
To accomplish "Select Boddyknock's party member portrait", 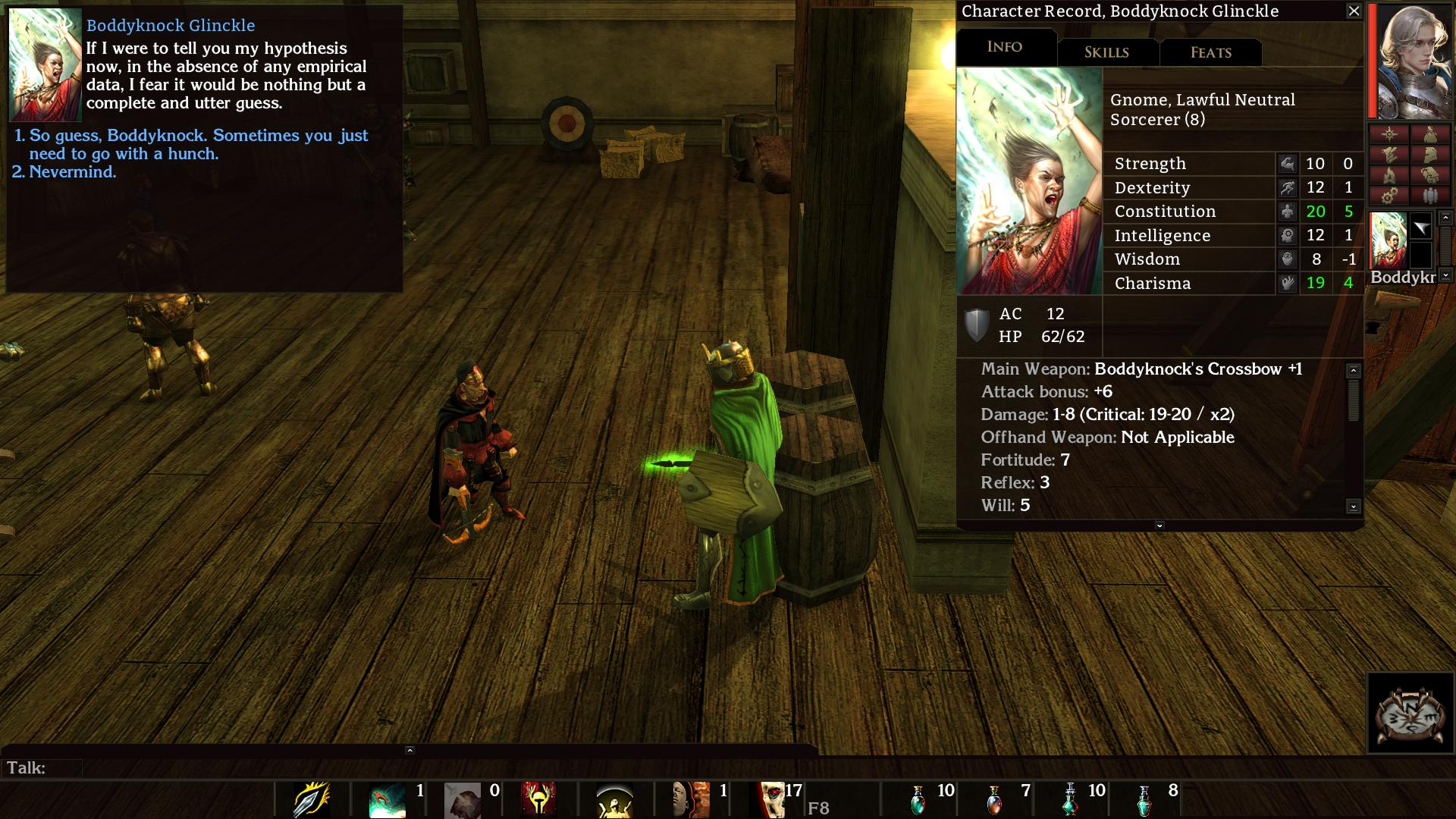I will (x=1389, y=240).
